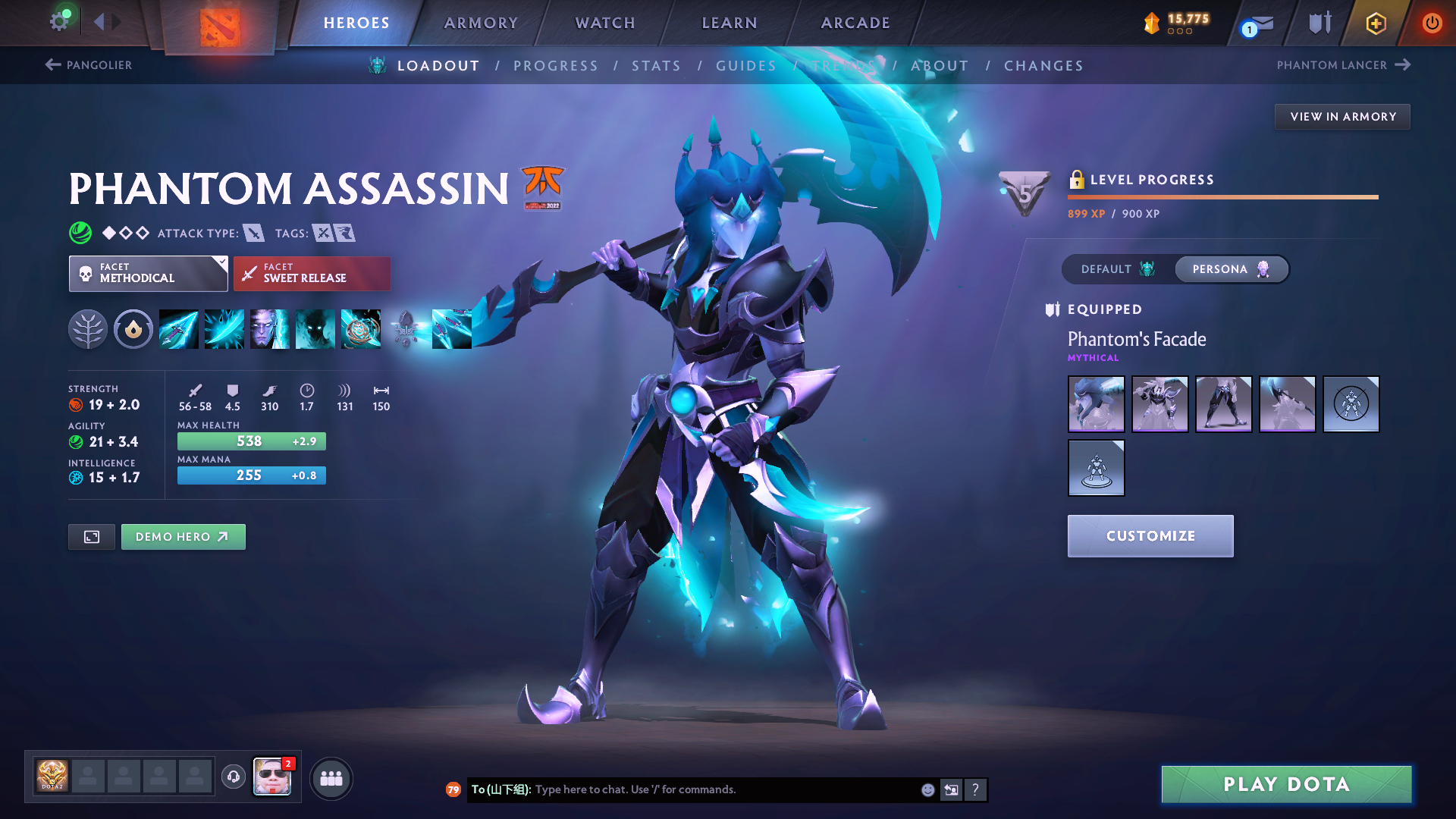This screenshot has width=1456, height=819.
Task: Open the Watch tab
Action: [605, 23]
